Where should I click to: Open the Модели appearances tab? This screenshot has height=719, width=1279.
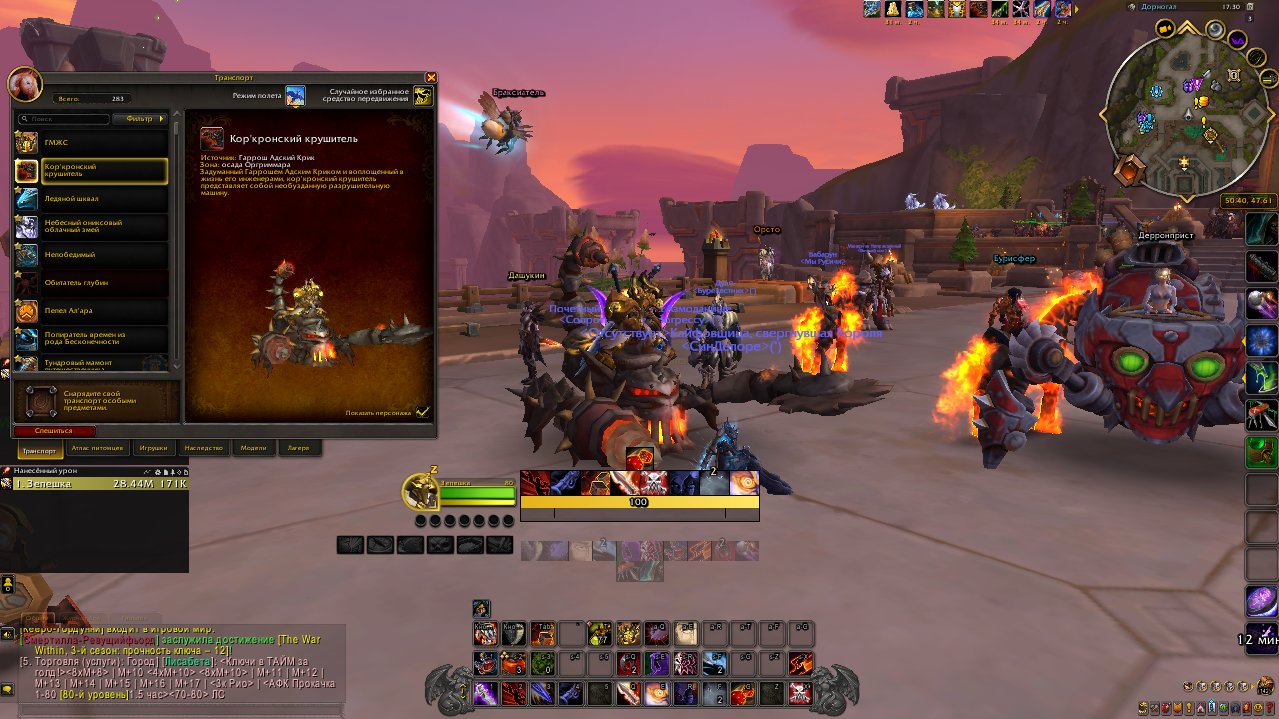click(x=254, y=448)
